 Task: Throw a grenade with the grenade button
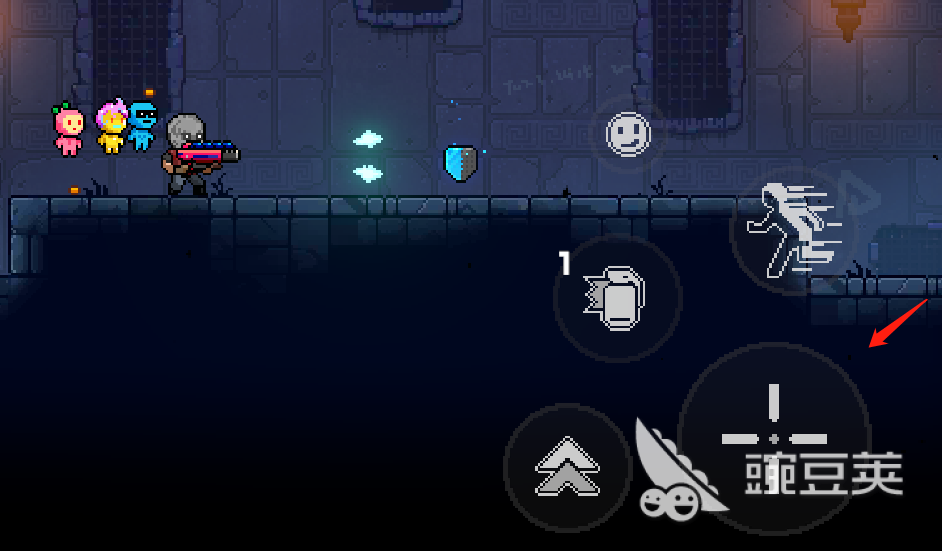click(x=618, y=297)
